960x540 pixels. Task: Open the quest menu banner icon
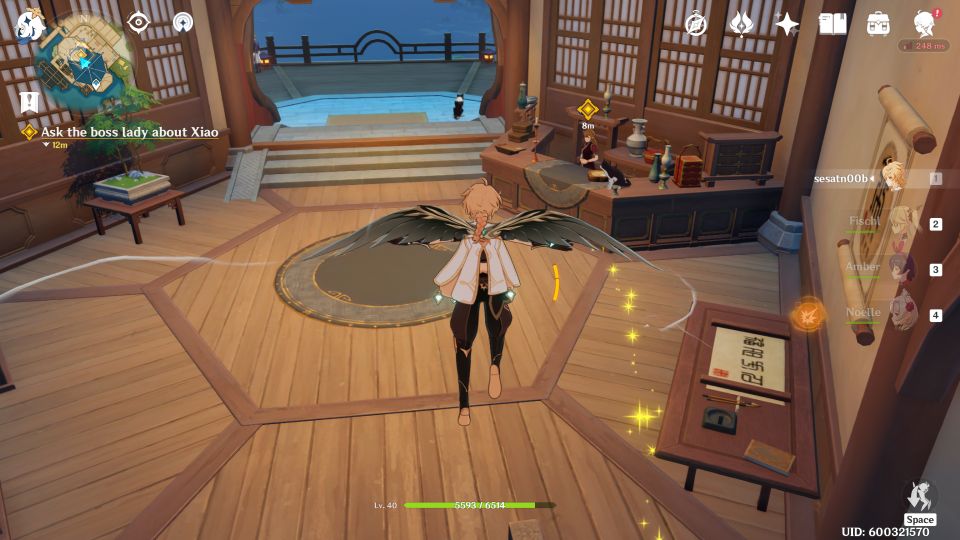pos(28,101)
